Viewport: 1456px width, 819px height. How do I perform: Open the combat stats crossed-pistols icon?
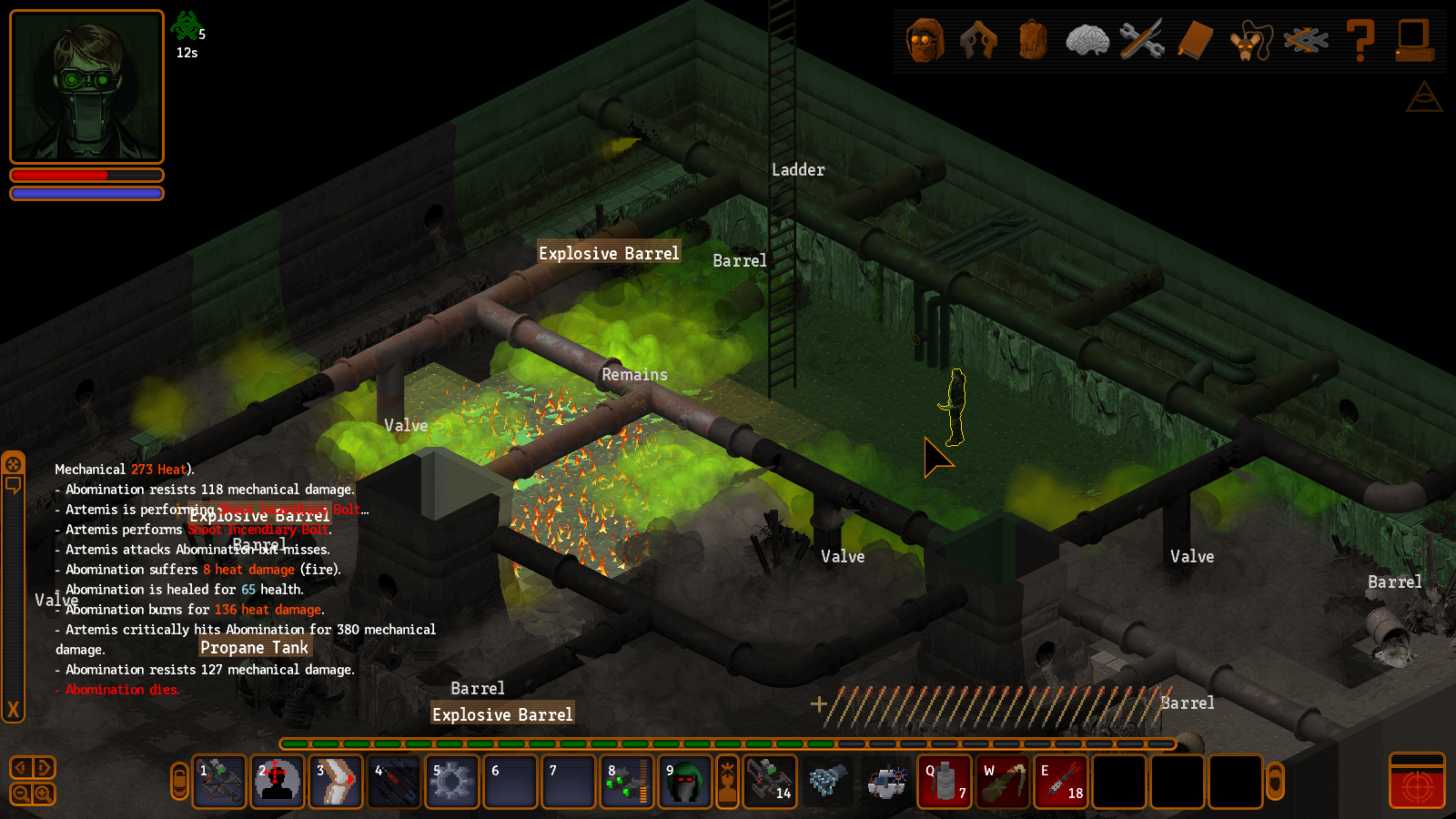pyautogui.click(x=979, y=41)
